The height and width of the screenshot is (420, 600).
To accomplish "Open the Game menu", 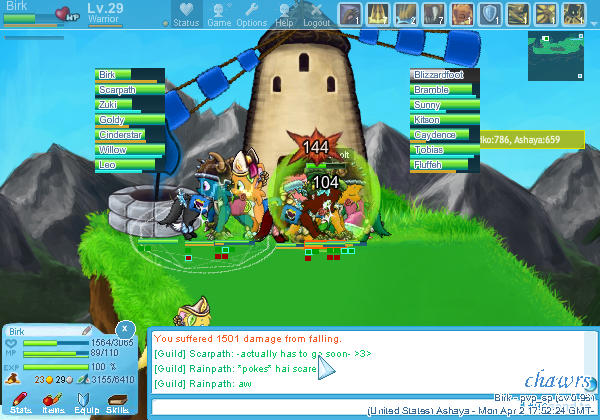I will pyautogui.click(x=219, y=15).
